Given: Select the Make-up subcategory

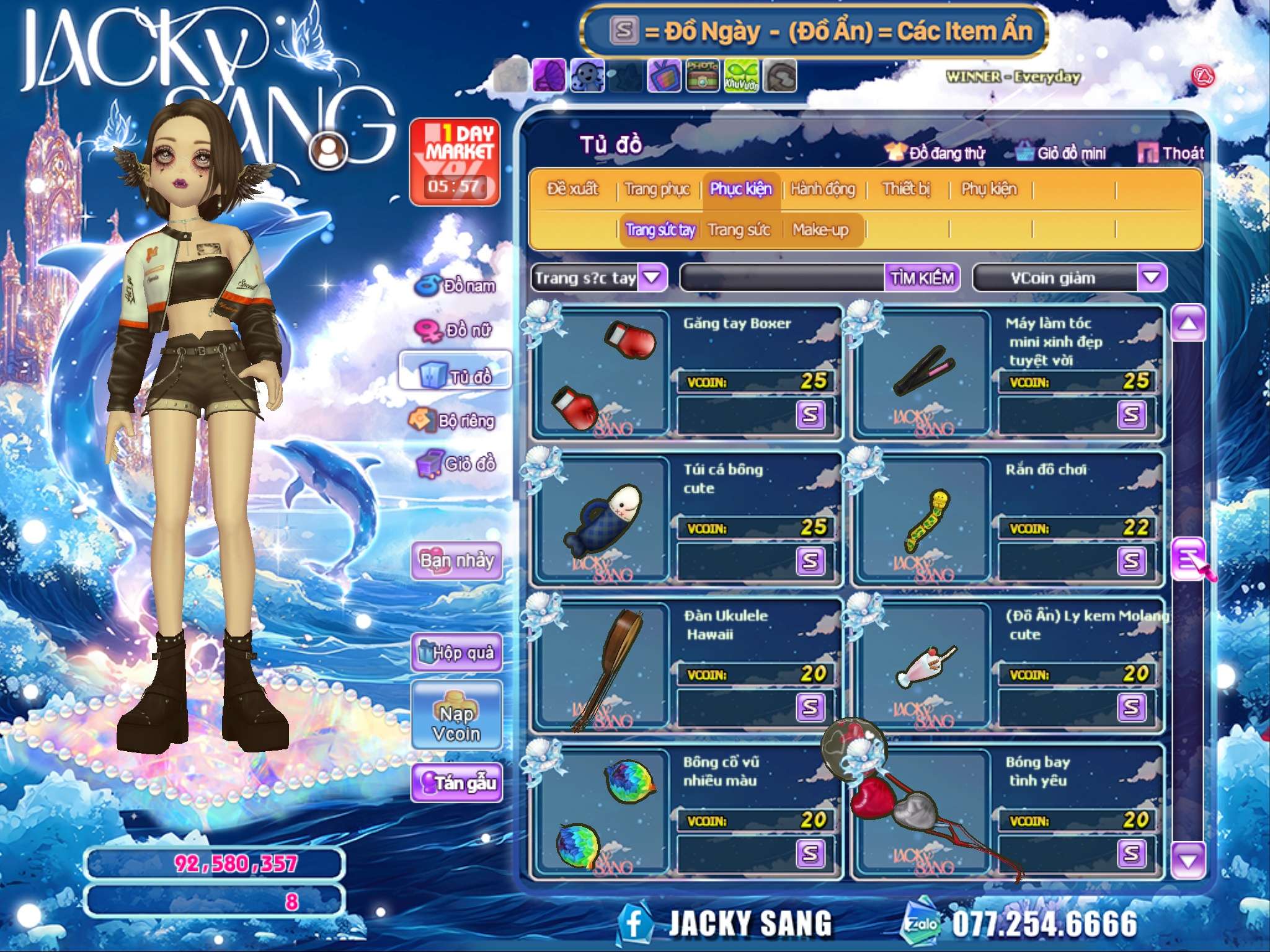Looking at the screenshot, I should [820, 230].
